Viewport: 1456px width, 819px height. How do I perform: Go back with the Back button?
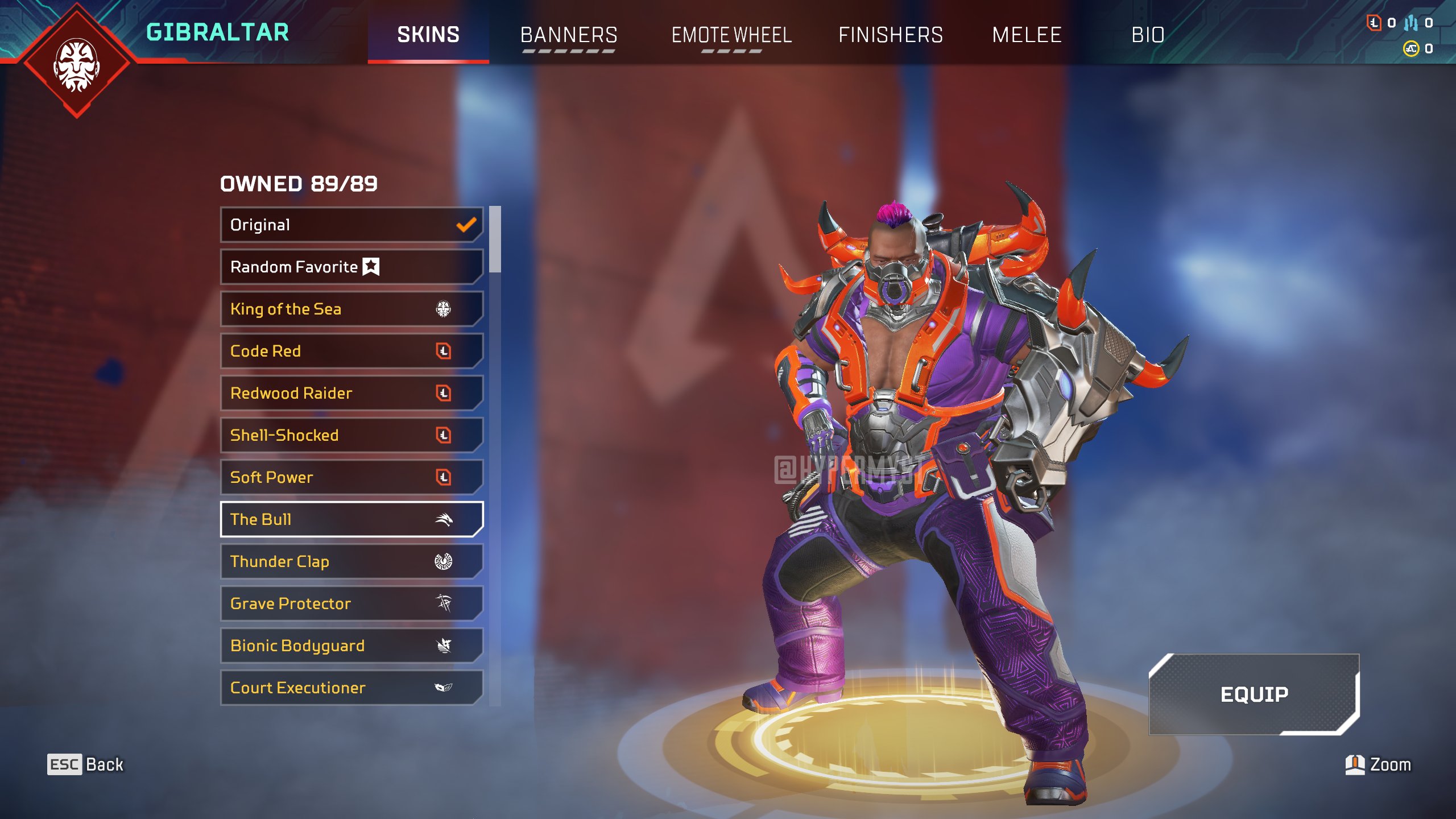tap(85, 764)
